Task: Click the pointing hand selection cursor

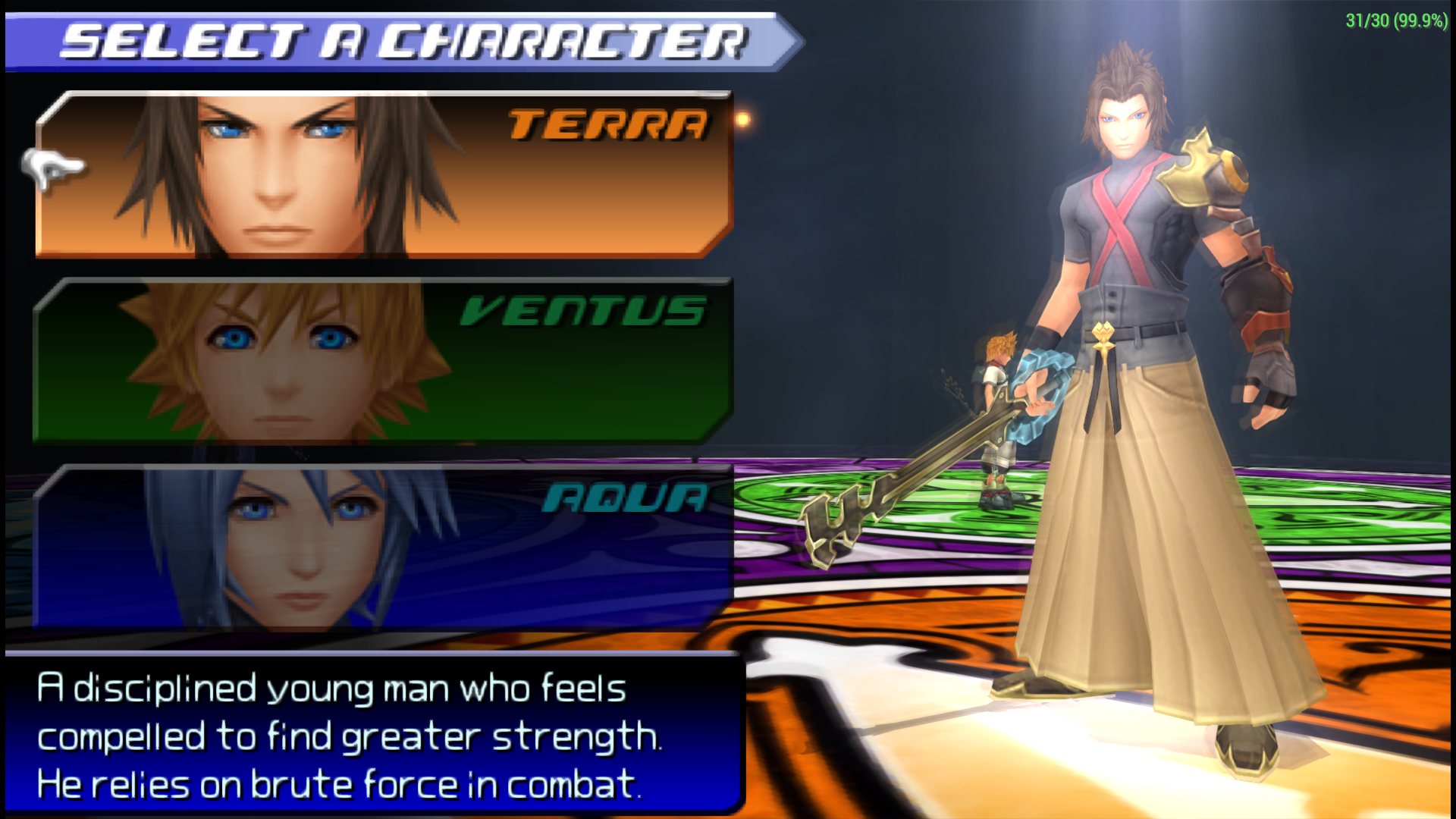Action: (49, 168)
